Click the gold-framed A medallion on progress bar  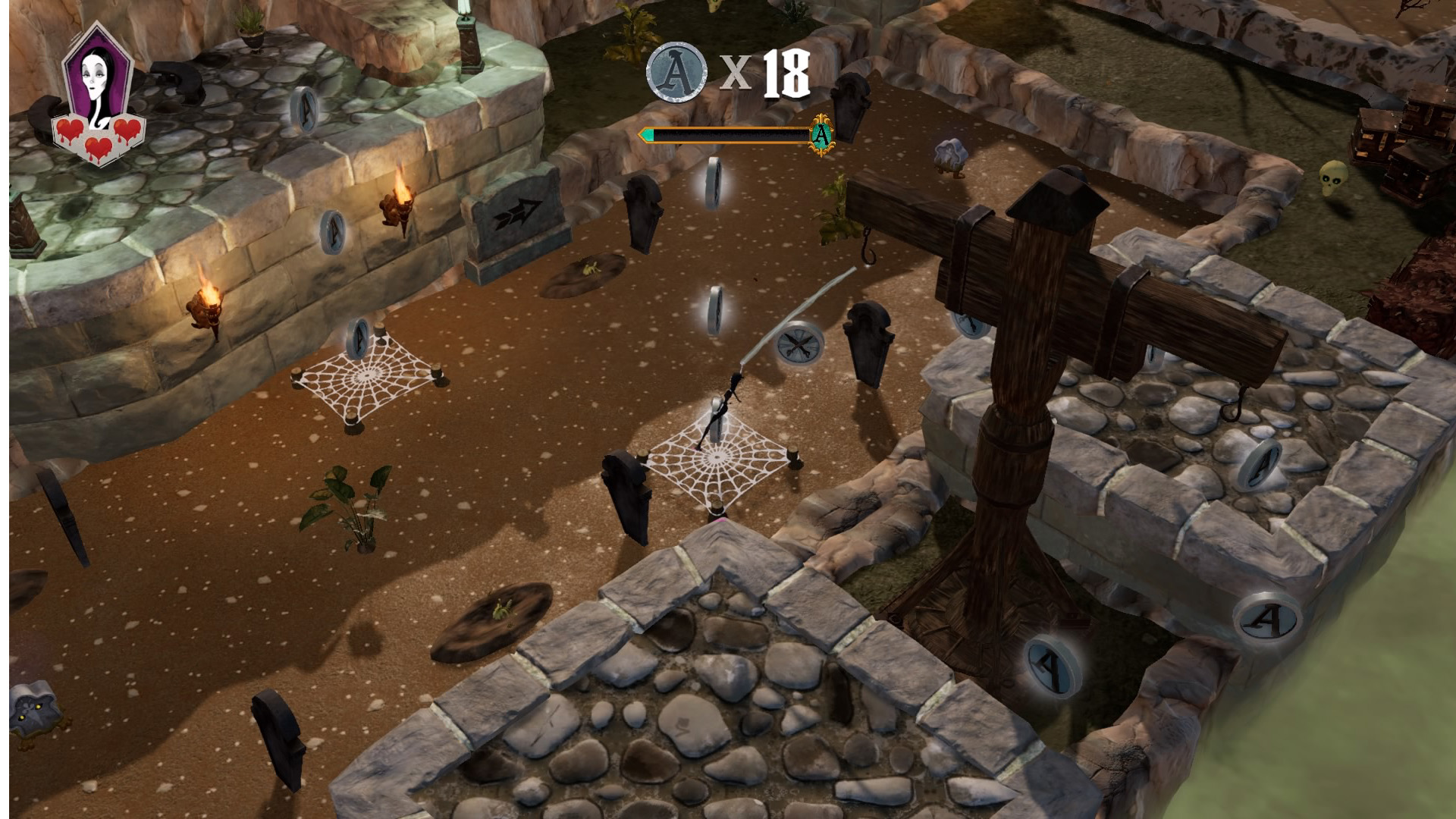(x=821, y=135)
